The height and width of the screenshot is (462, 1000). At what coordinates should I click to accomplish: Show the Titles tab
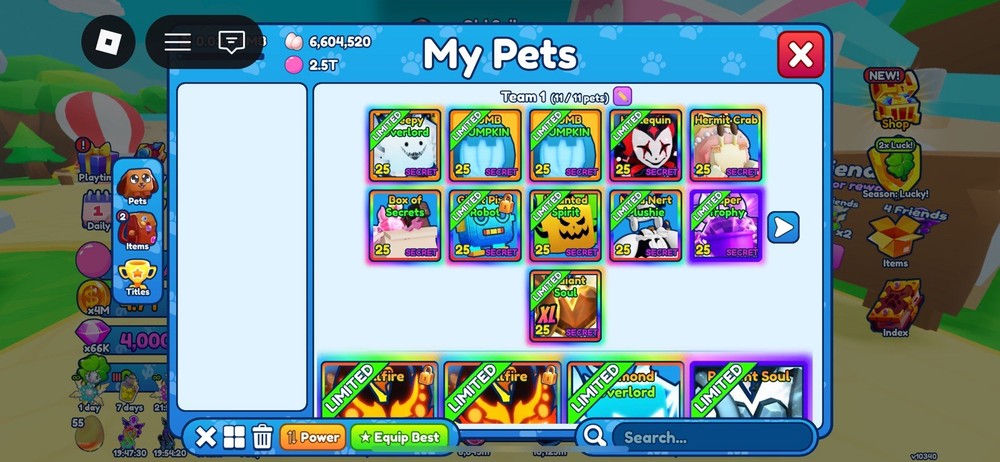(138, 277)
